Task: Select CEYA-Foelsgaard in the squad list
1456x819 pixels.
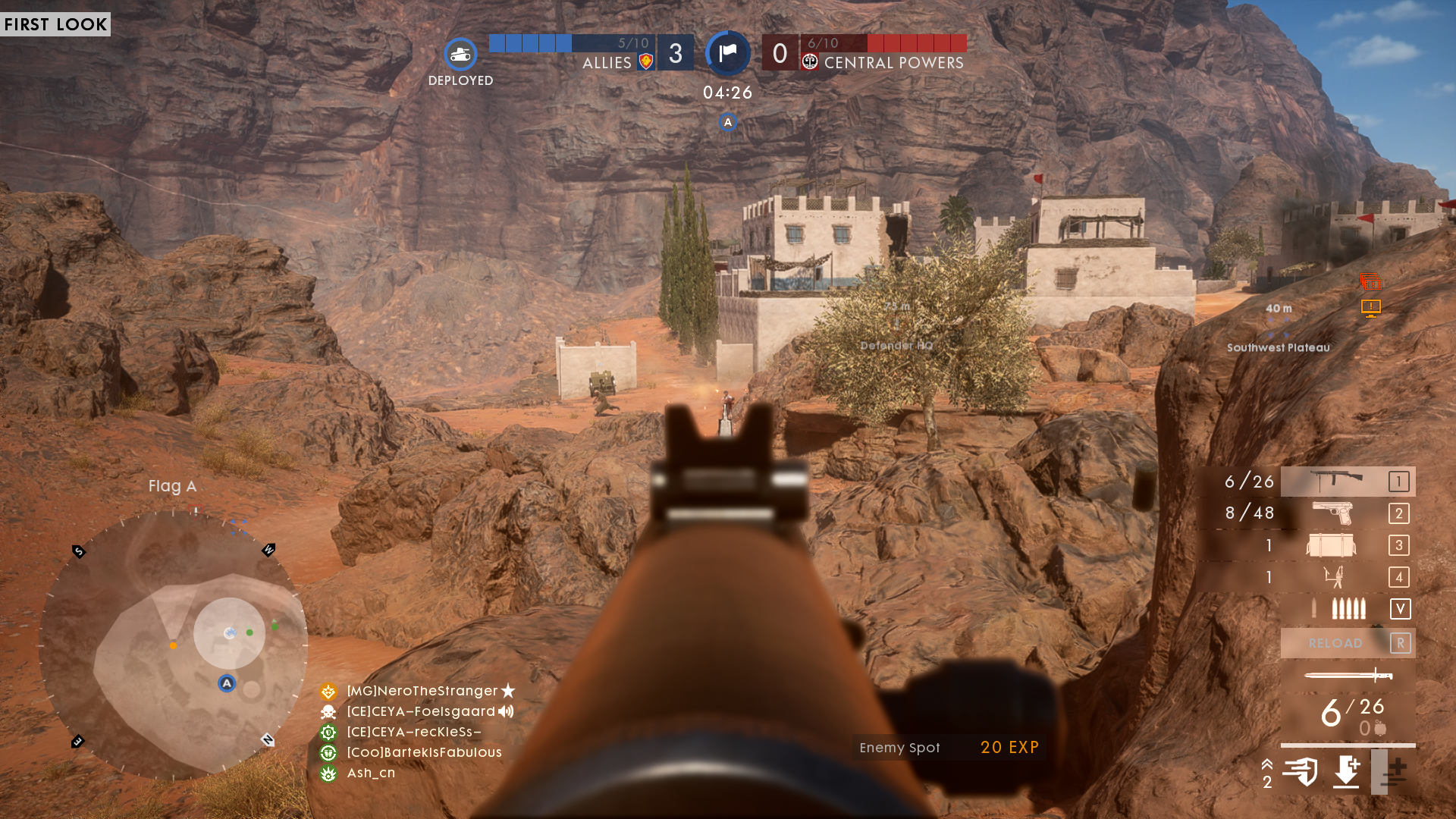Action: [420, 711]
